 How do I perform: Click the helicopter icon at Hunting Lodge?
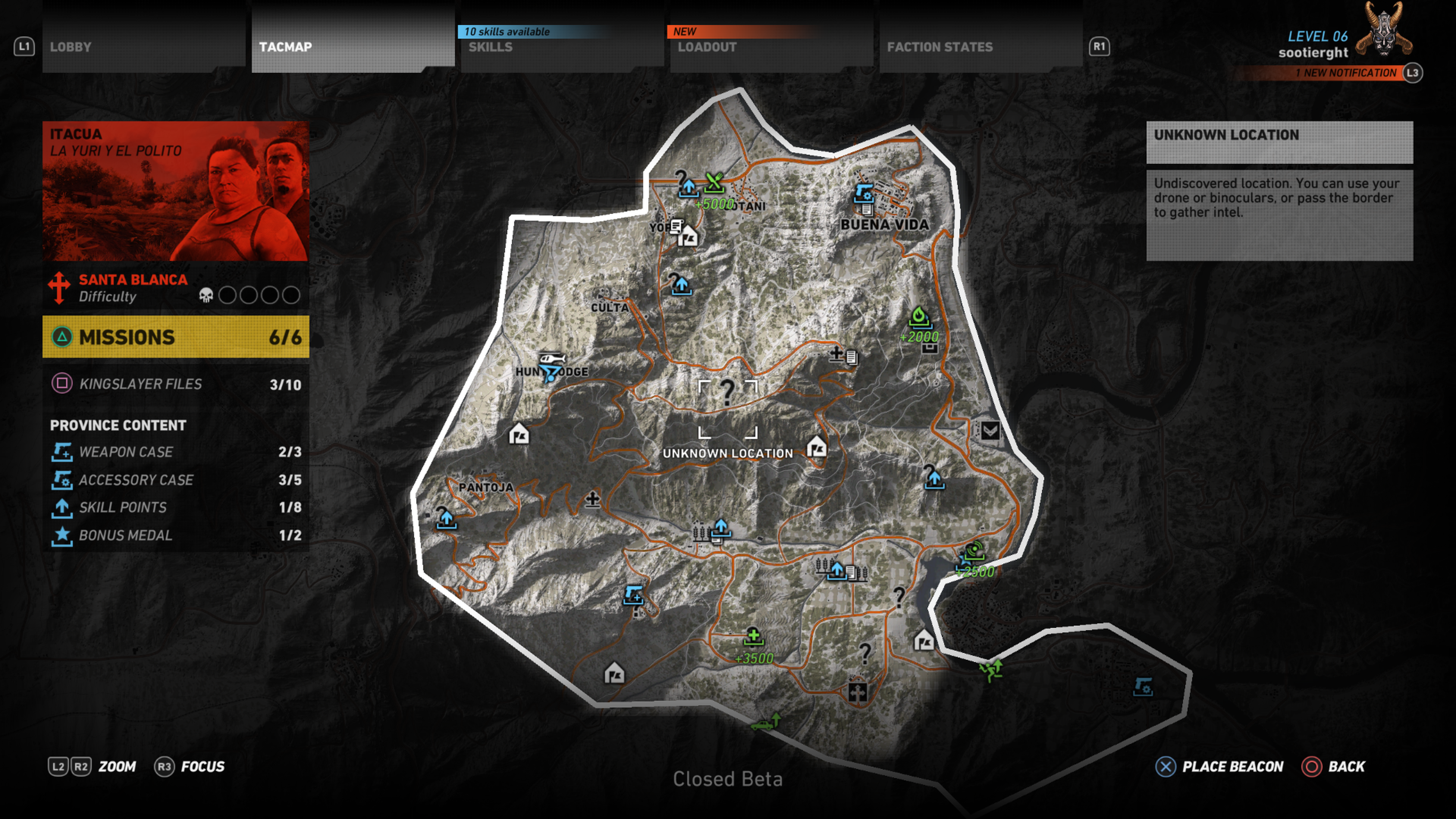pyautogui.click(x=551, y=359)
